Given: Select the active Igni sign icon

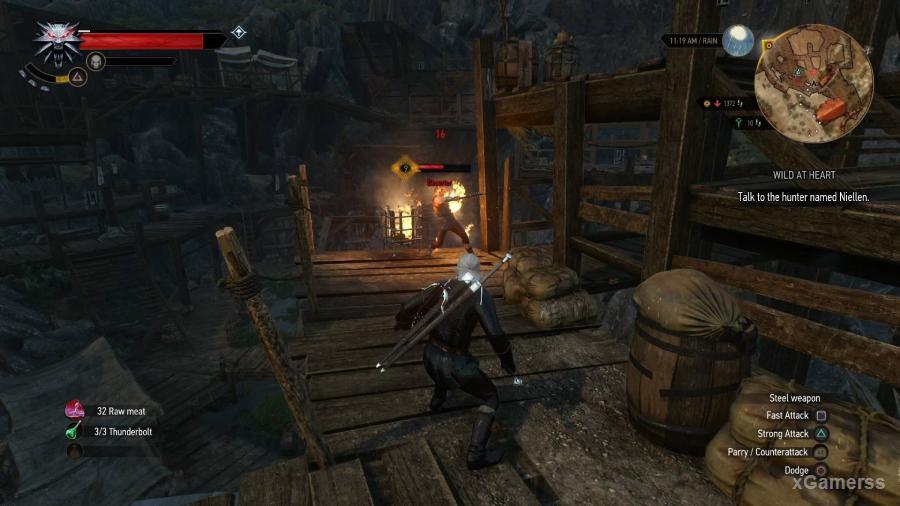Looking at the screenshot, I should pyautogui.click(x=75, y=76).
